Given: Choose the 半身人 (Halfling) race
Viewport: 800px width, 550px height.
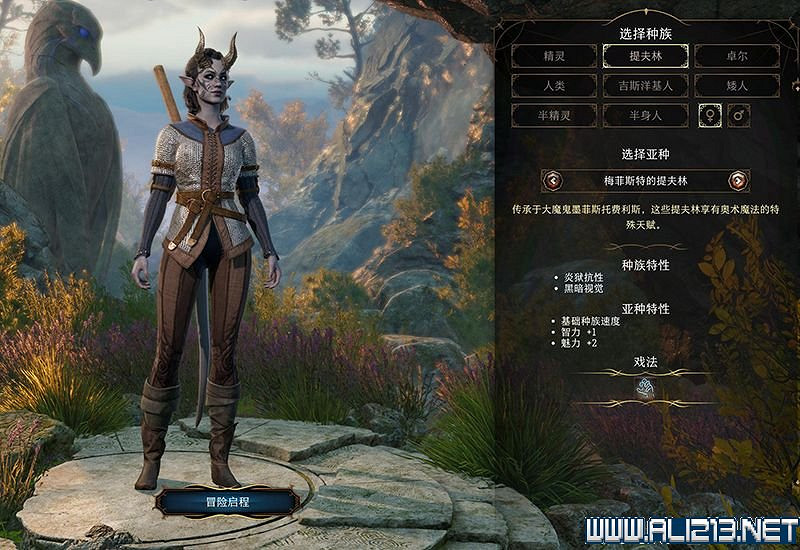Looking at the screenshot, I should 644,116.
